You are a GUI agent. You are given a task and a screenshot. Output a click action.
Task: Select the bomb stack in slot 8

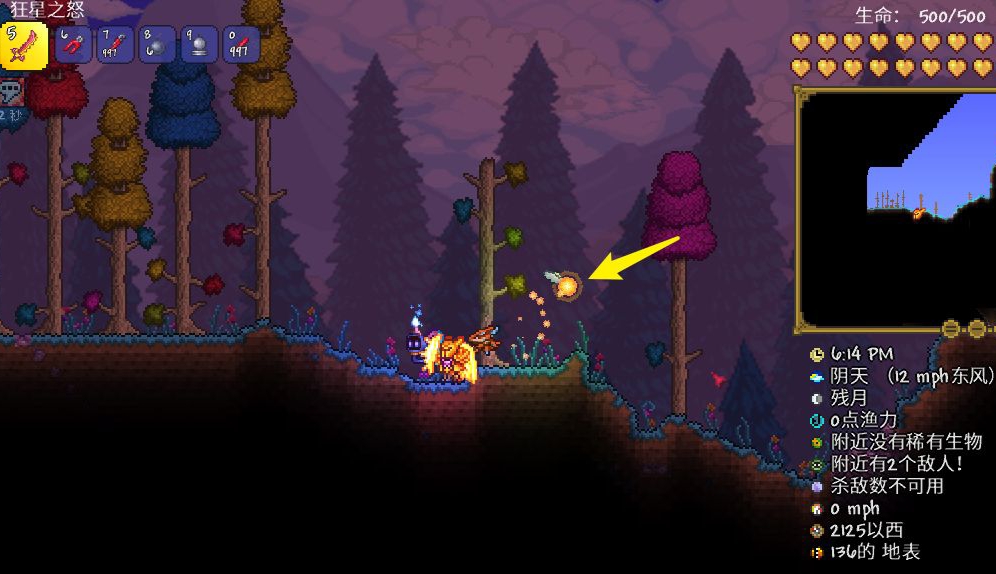point(157,45)
